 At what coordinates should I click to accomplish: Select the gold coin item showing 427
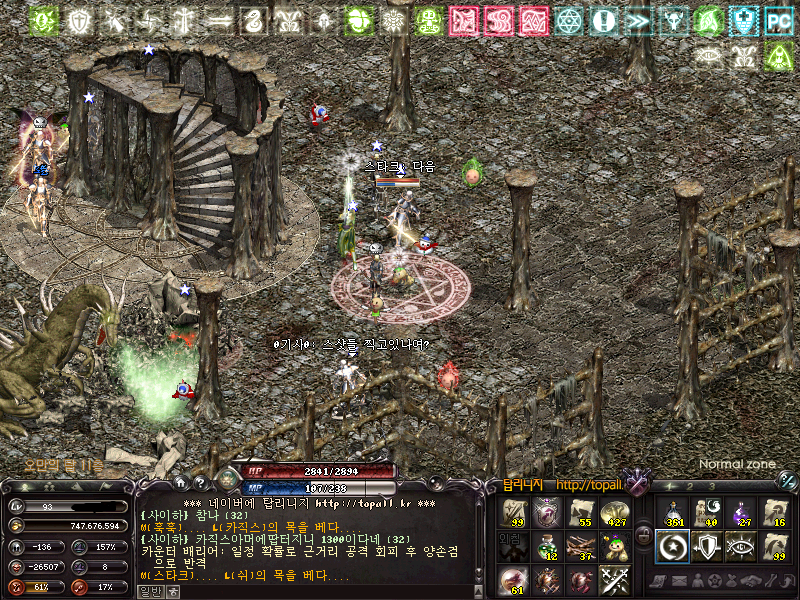coord(613,514)
